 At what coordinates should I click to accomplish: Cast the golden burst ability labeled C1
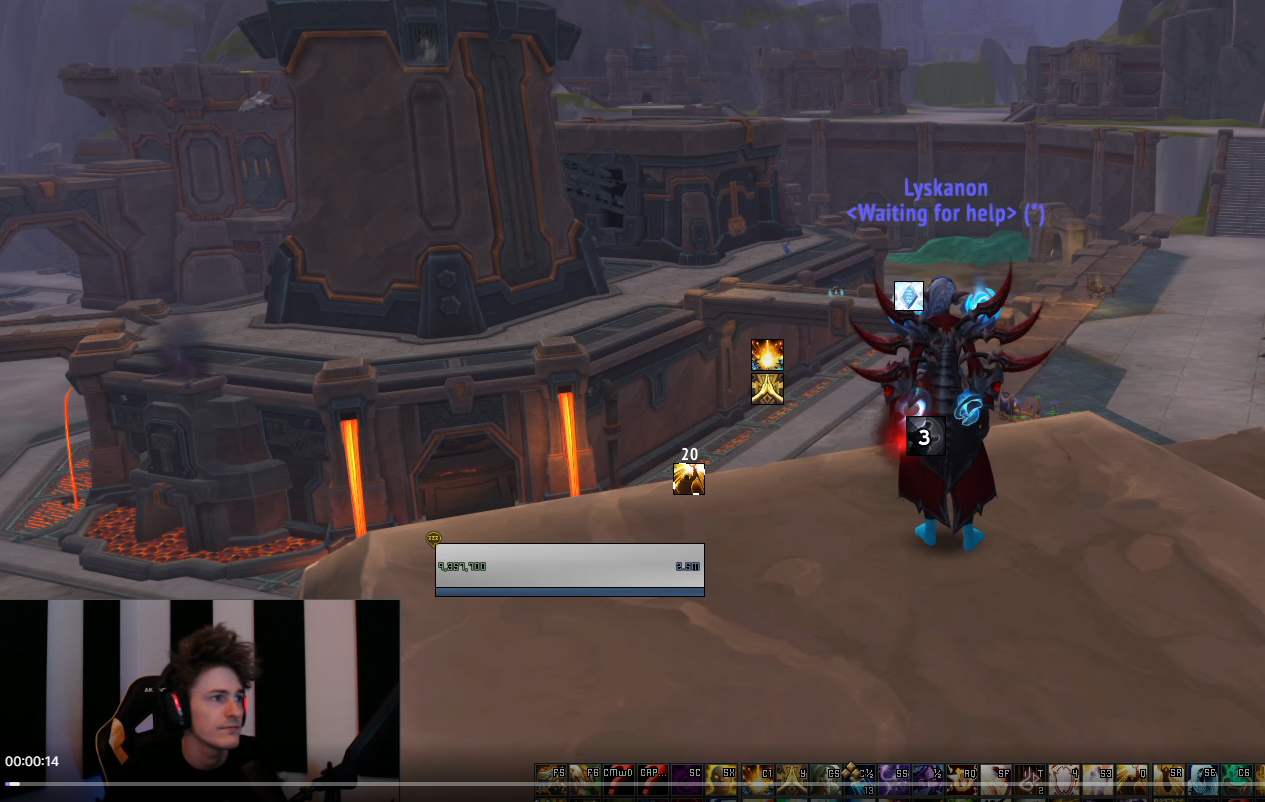point(756,779)
